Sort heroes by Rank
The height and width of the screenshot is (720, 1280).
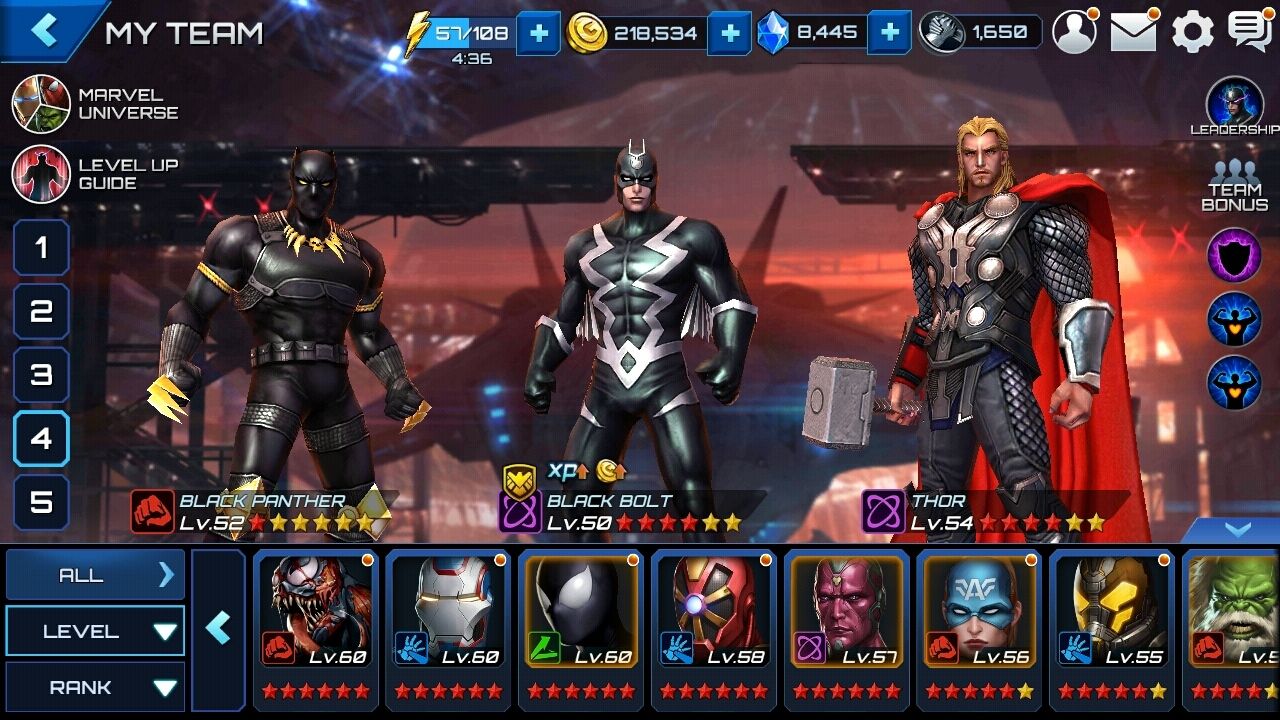coord(95,687)
